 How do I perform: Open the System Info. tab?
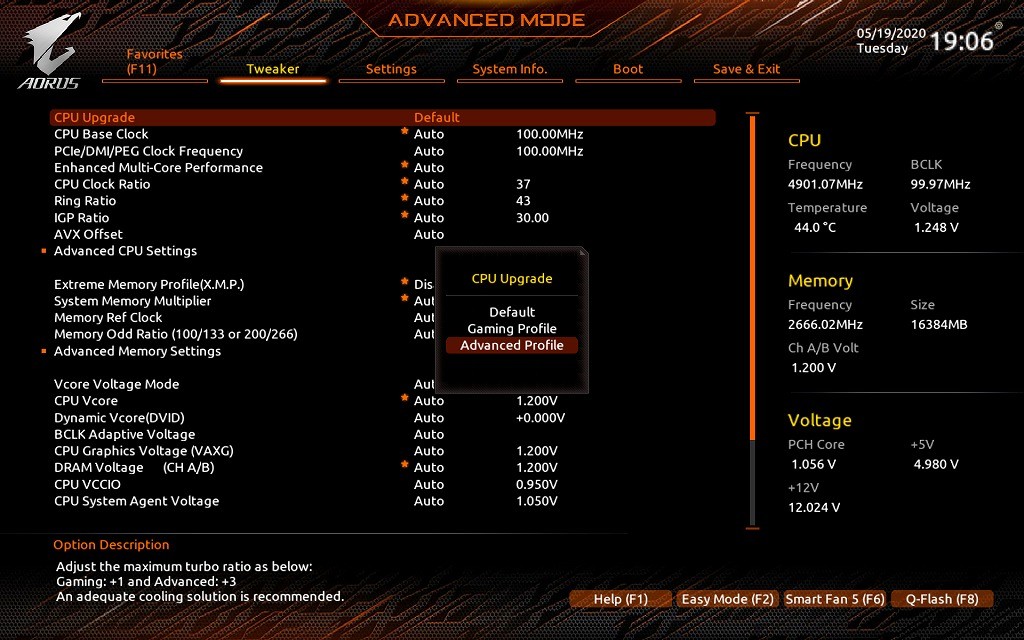[x=510, y=69]
